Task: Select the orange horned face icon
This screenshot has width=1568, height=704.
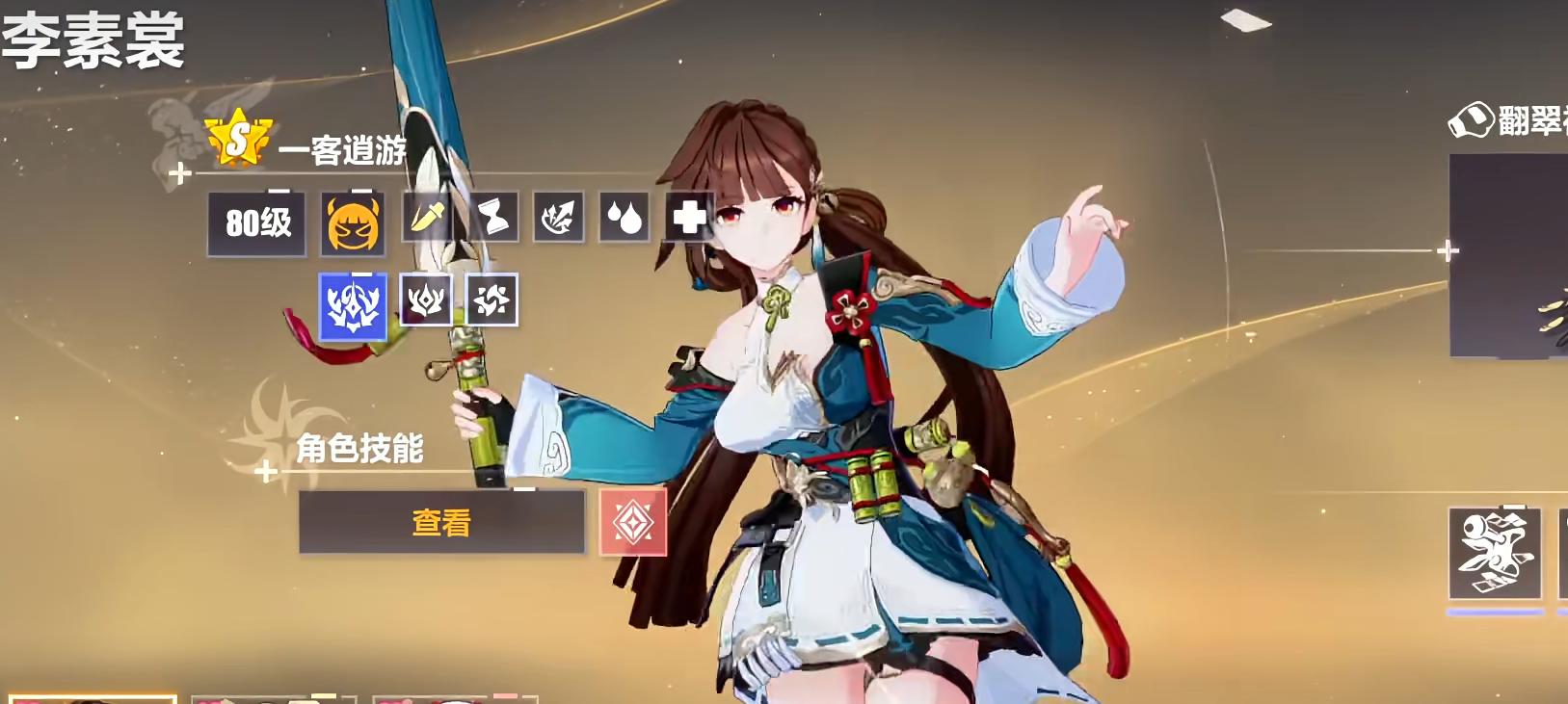Action: [x=353, y=223]
